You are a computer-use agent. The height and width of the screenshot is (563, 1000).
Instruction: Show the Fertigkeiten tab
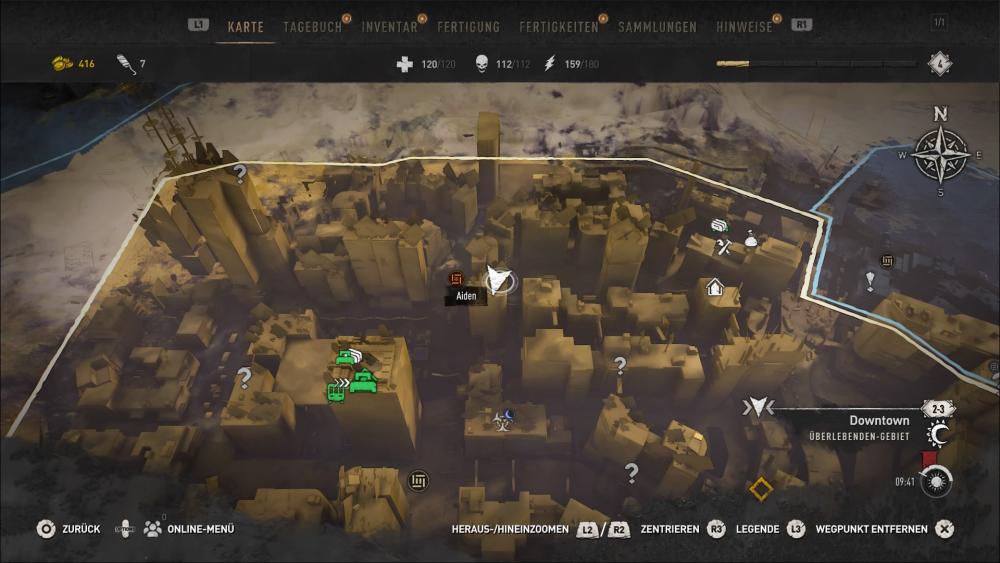coord(559,27)
